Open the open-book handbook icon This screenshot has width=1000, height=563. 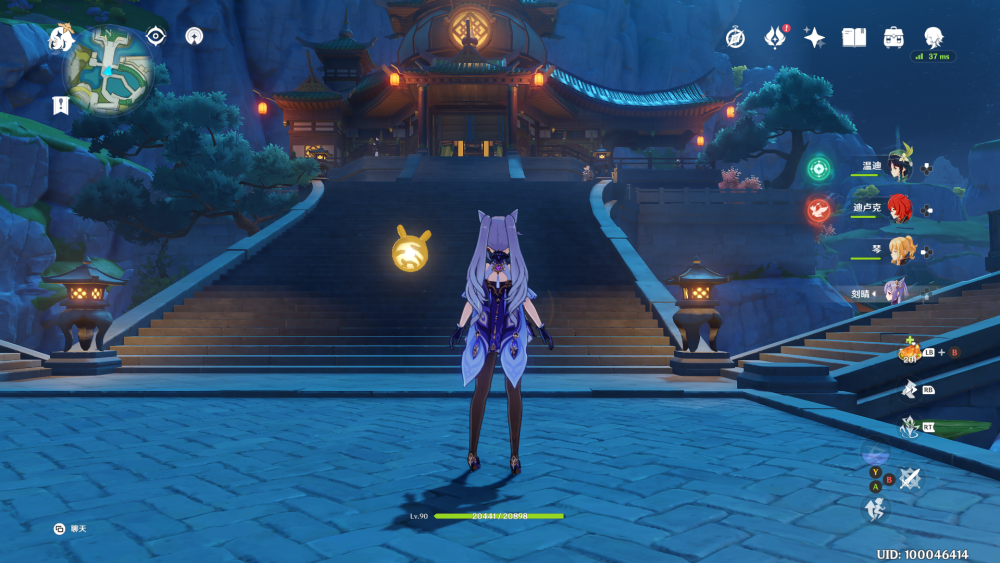click(854, 38)
